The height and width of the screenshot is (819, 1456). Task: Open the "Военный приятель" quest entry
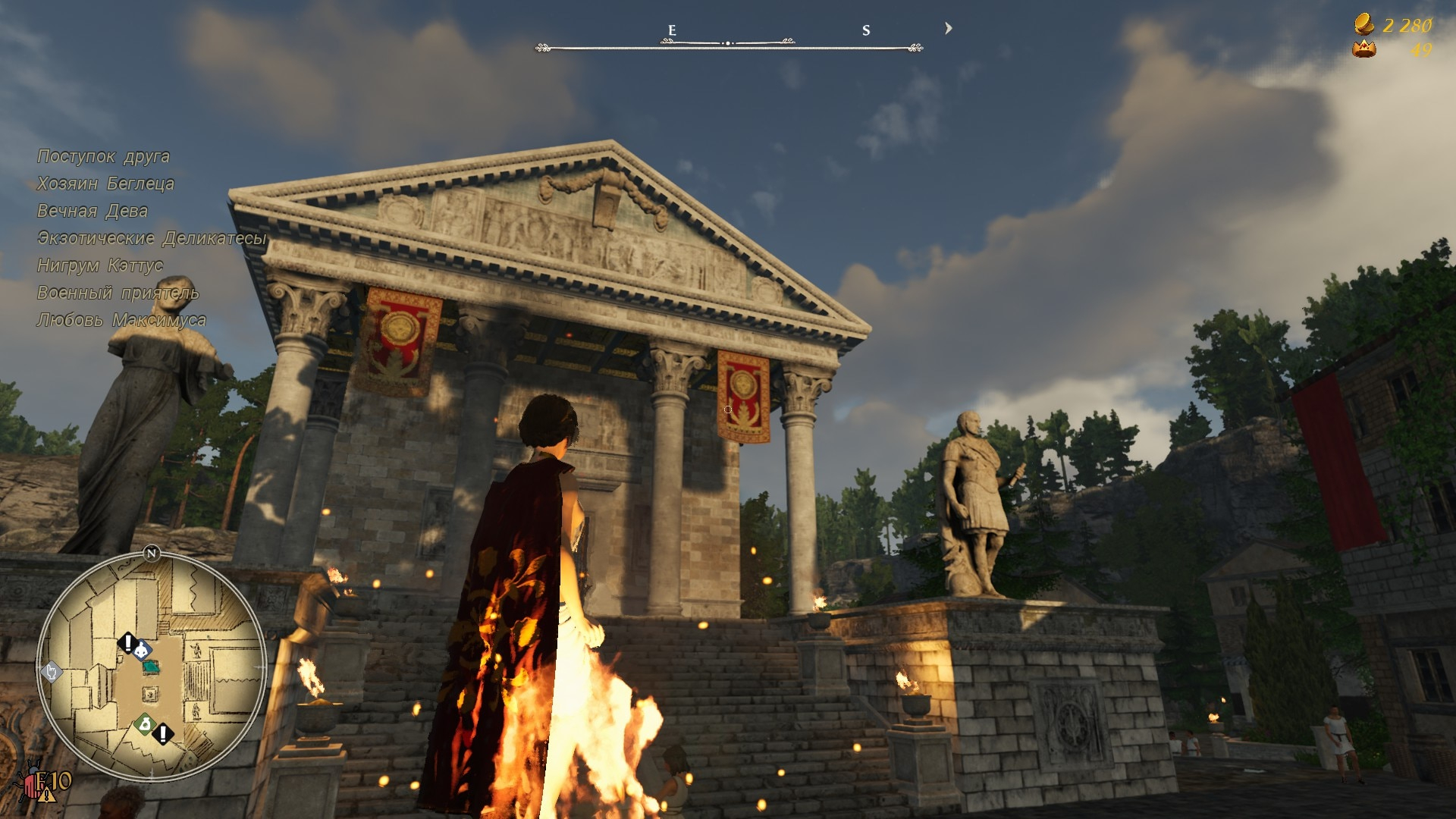pos(118,293)
